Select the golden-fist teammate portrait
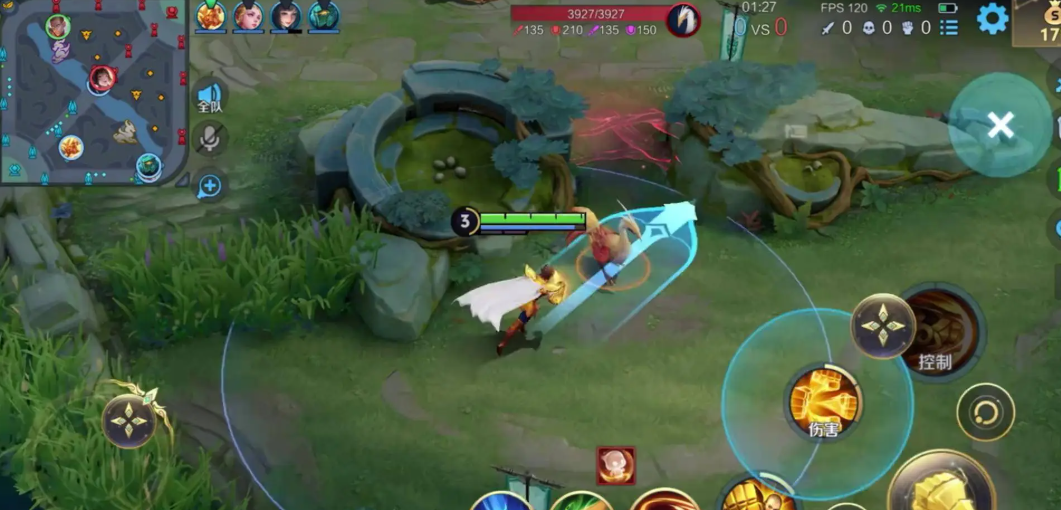Image resolution: width=1061 pixels, height=510 pixels. pyautogui.click(x=211, y=16)
